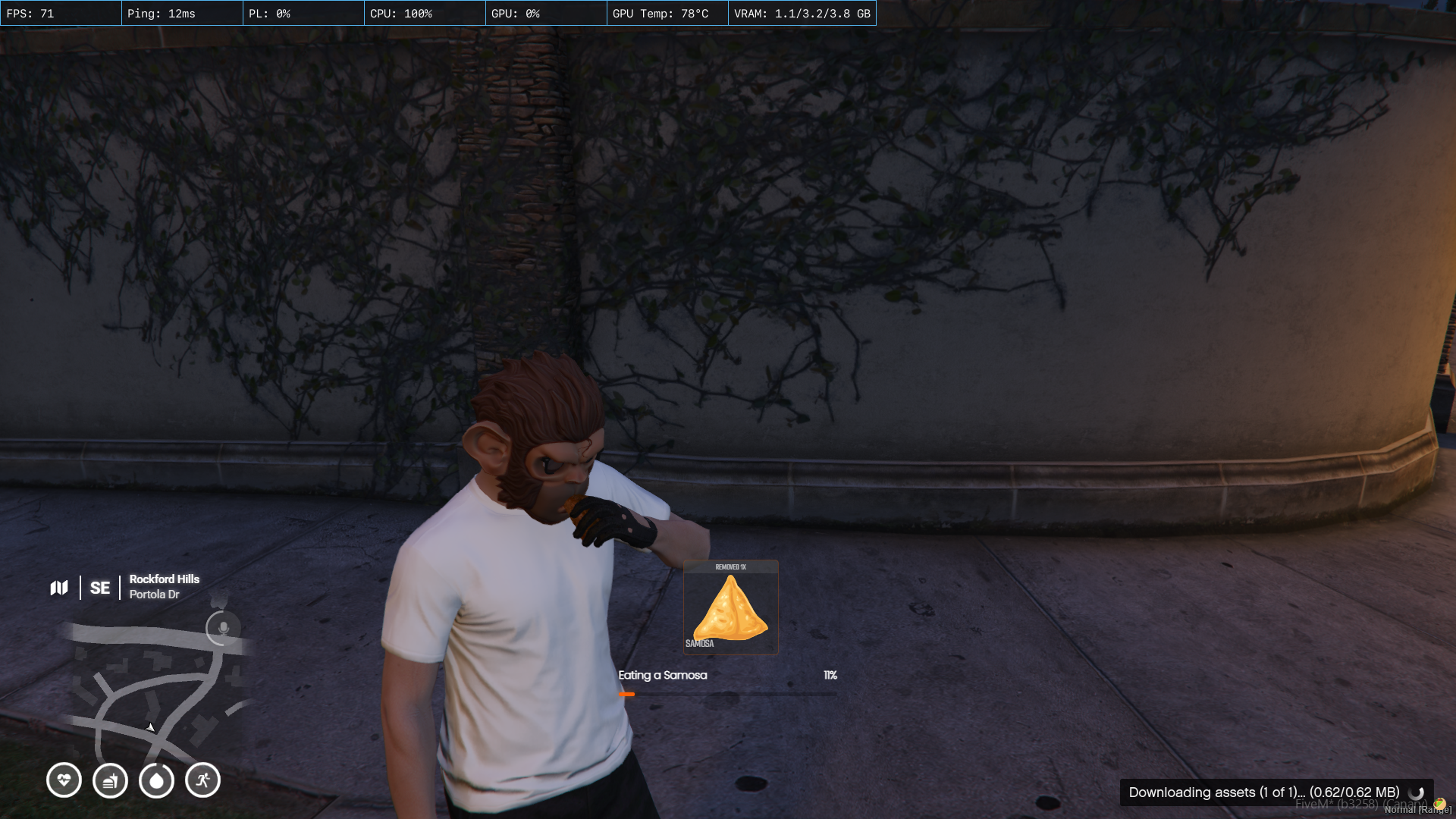Select the water drop thirst icon

[156, 780]
